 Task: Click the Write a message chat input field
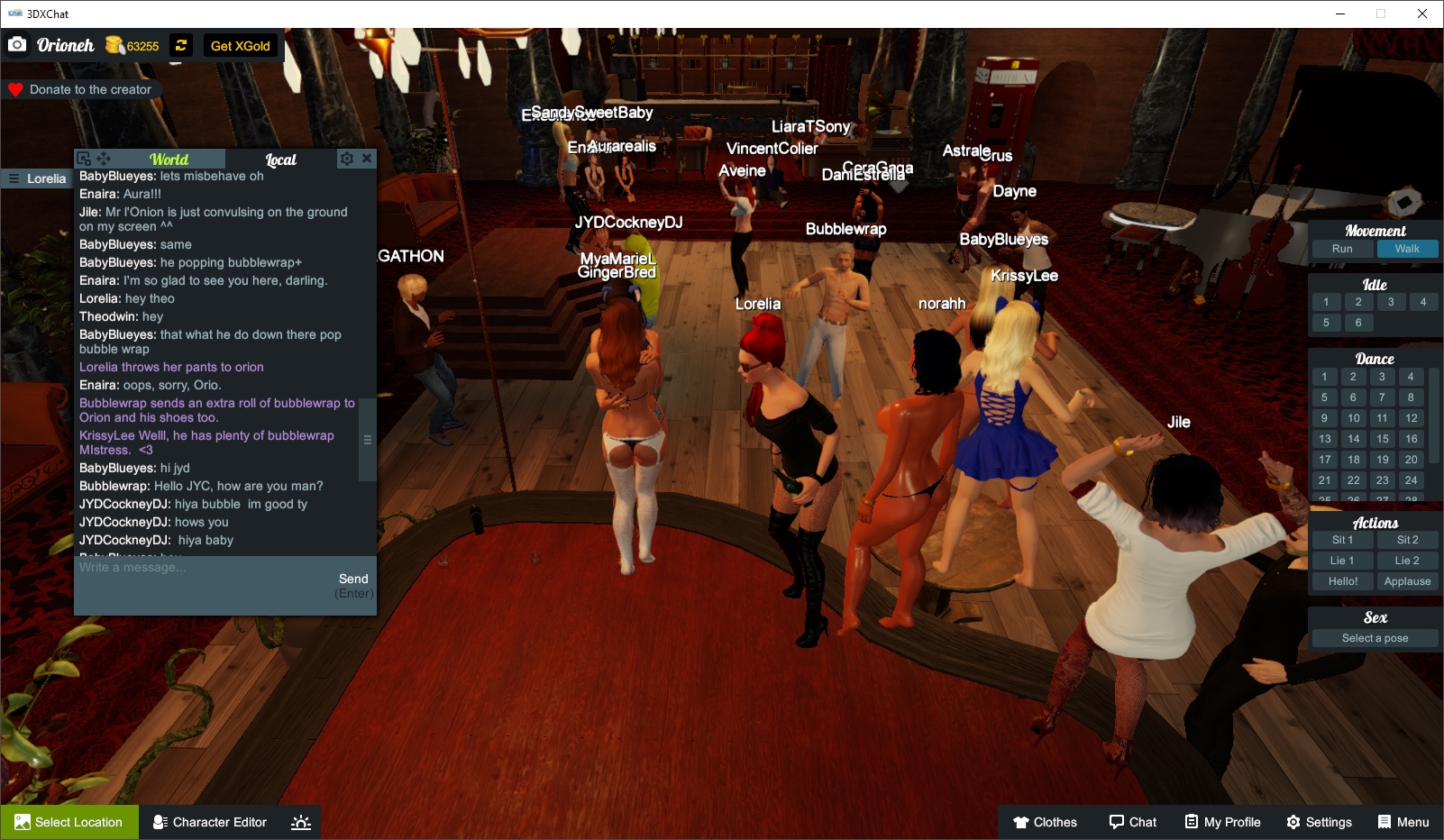pyautogui.click(x=180, y=569)
